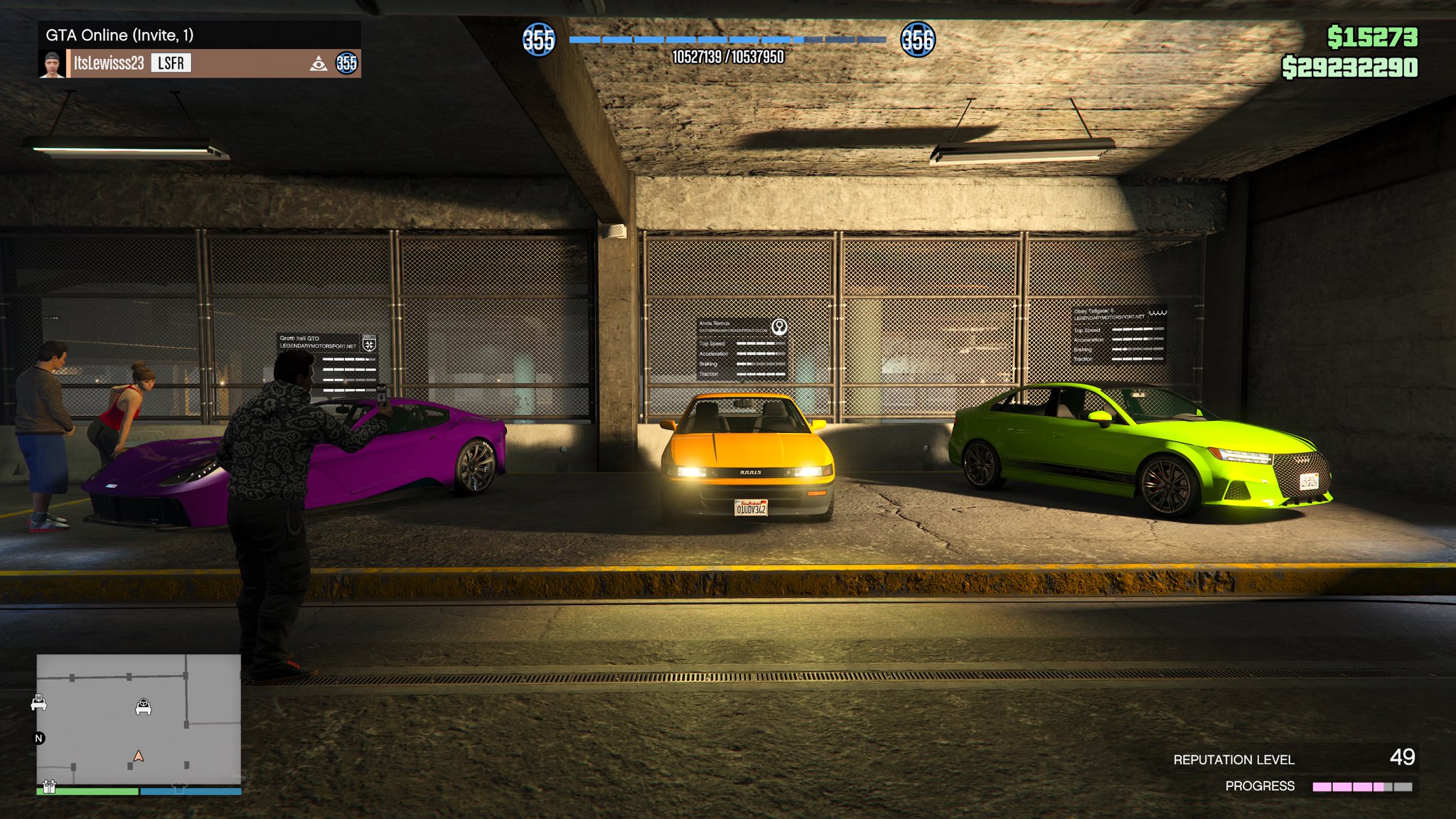This screenshot has width=1456, height=819.
Task: Select the gift box icon below the minimap
Action: pos(49,786)
